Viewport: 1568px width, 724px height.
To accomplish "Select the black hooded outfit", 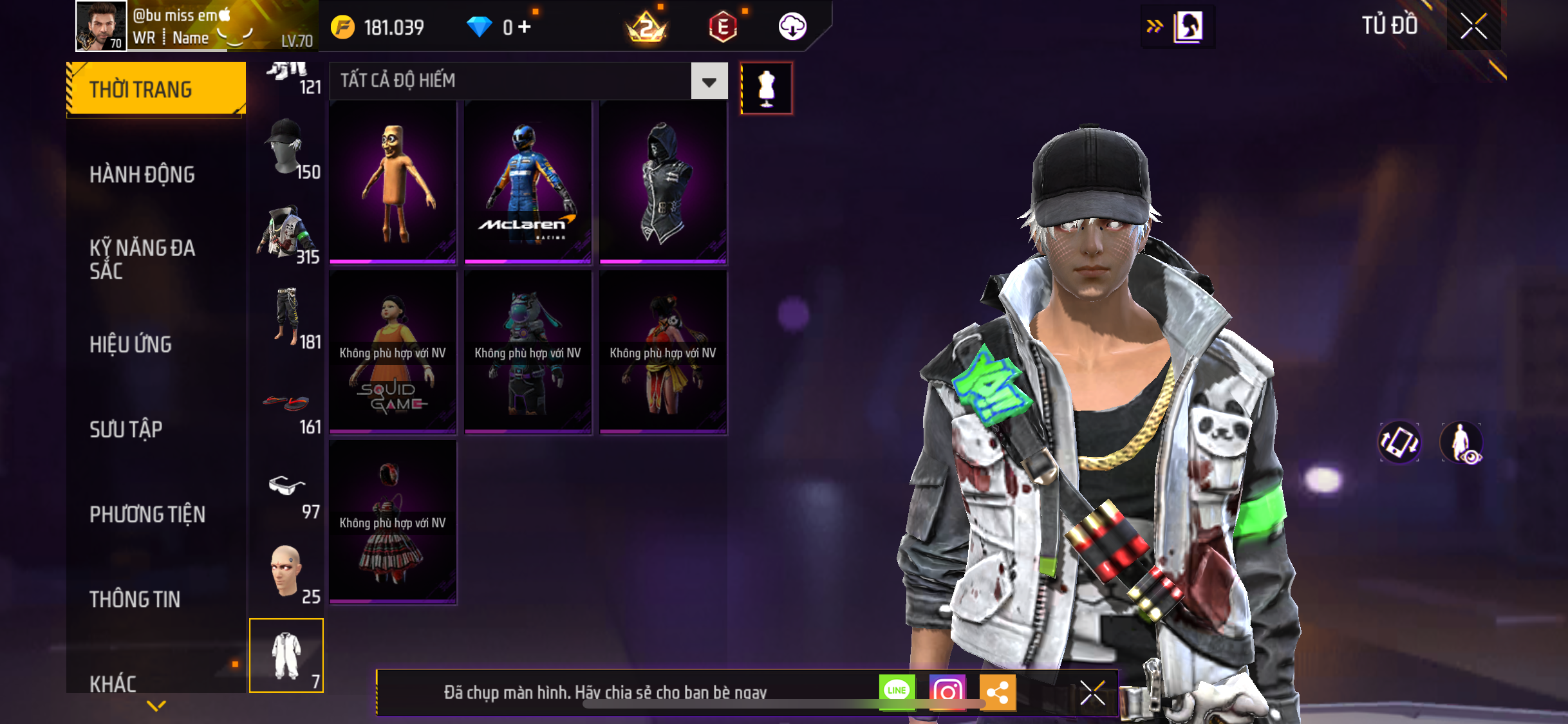I will click(663, 182).
